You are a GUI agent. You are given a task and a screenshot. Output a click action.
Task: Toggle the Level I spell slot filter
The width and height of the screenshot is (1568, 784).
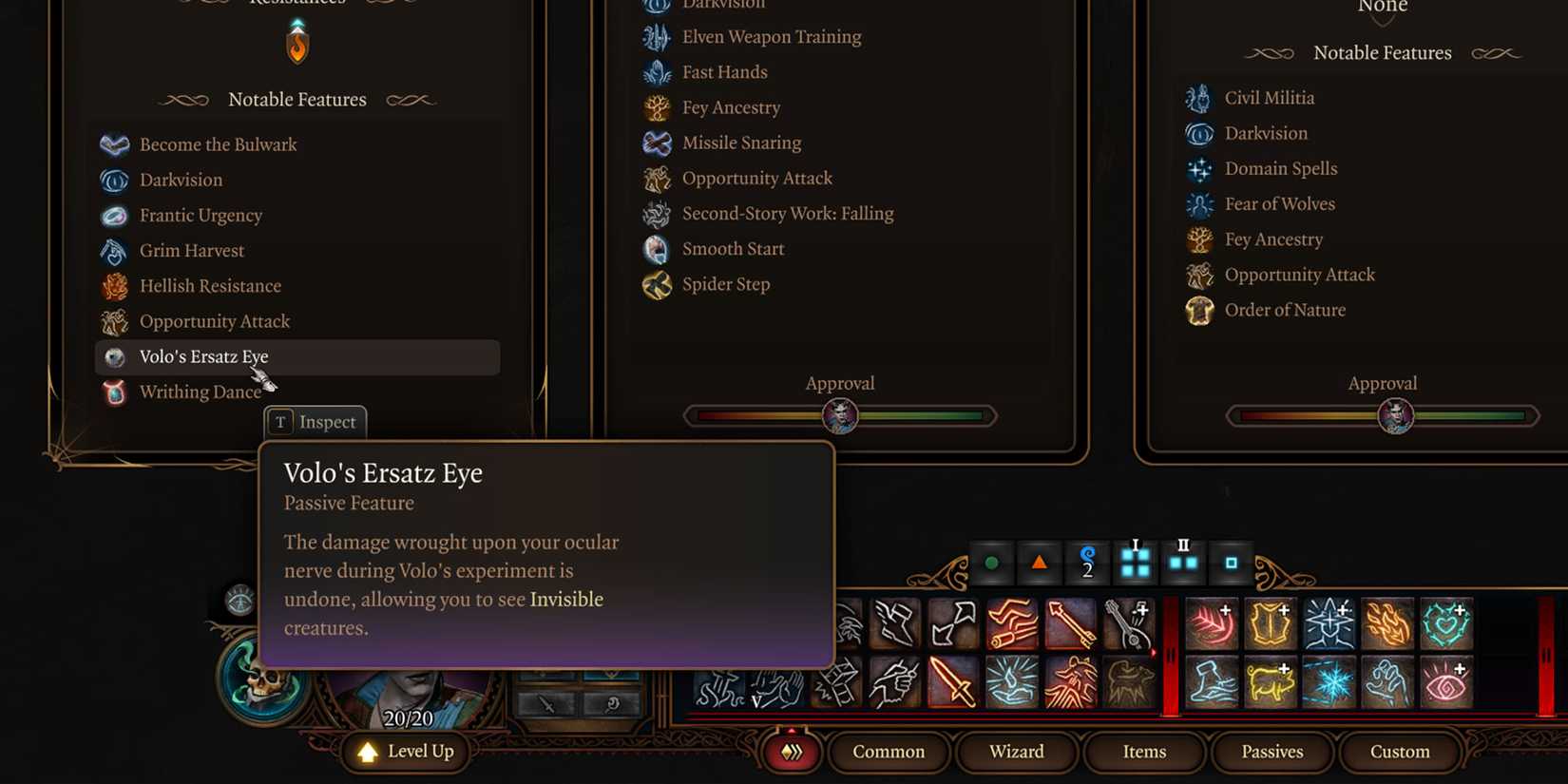(1135, 562)
